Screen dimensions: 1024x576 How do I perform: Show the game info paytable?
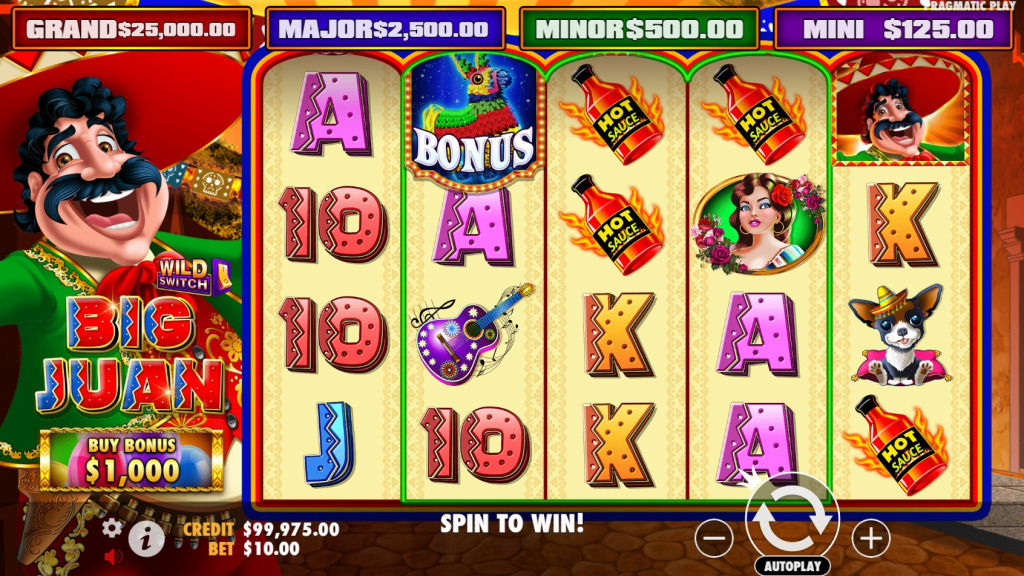coord(146,538)
